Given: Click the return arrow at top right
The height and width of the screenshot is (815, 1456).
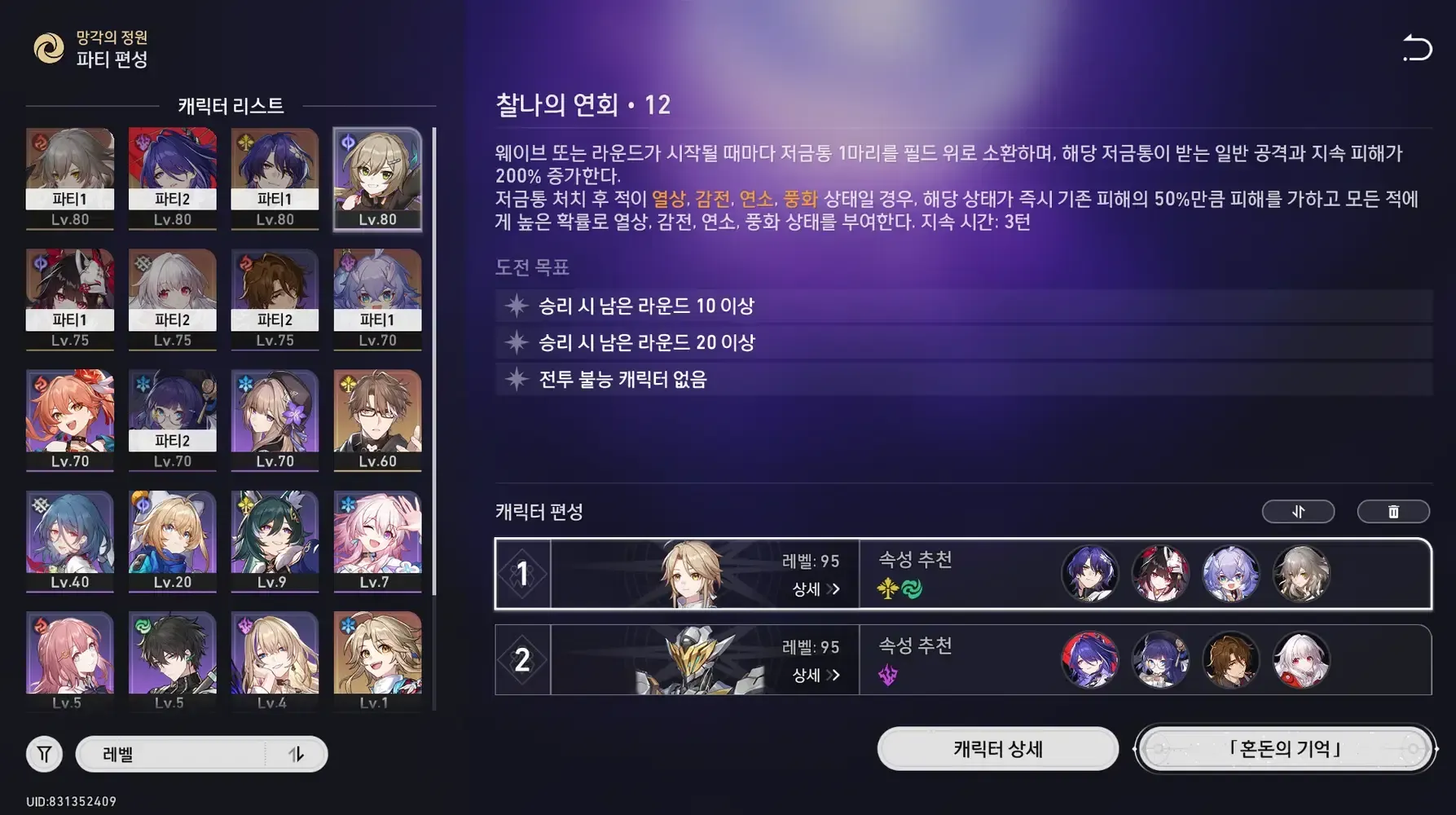Looking at the screenshot, I should pyautogui.click(x=1418, y=46).
